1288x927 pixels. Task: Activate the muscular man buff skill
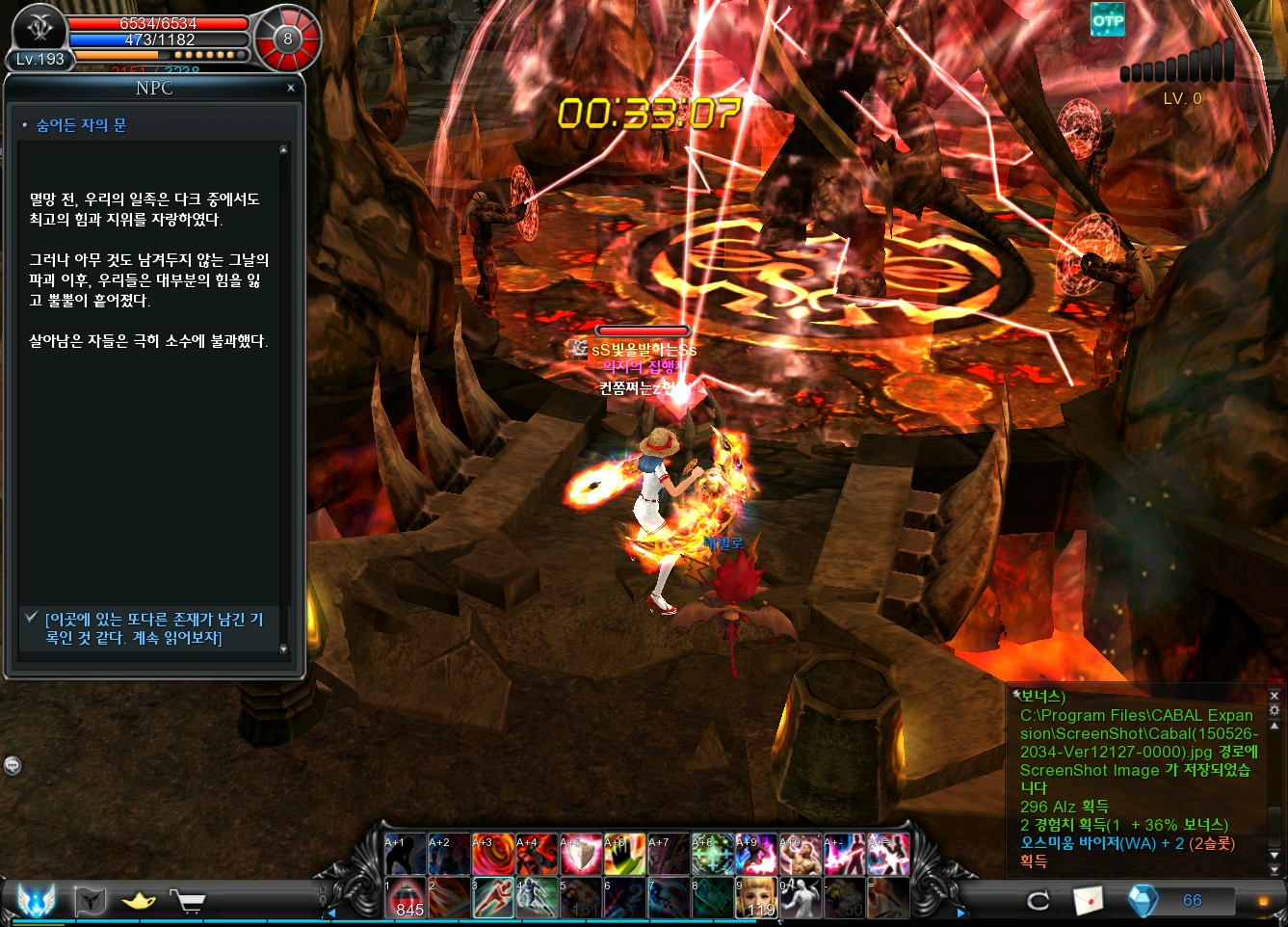tap(801, 854)
